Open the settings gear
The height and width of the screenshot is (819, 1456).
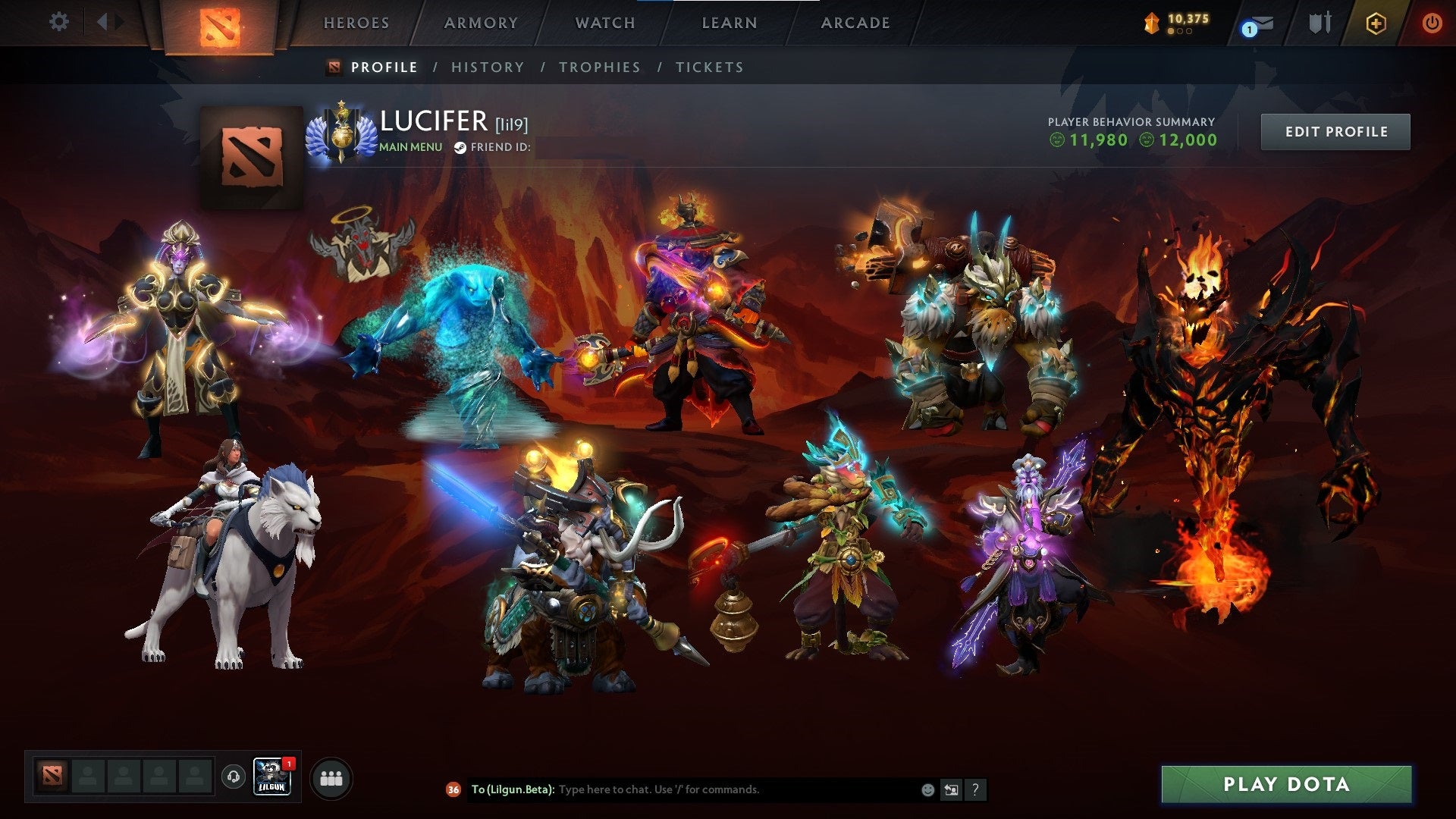pos(58,23)
